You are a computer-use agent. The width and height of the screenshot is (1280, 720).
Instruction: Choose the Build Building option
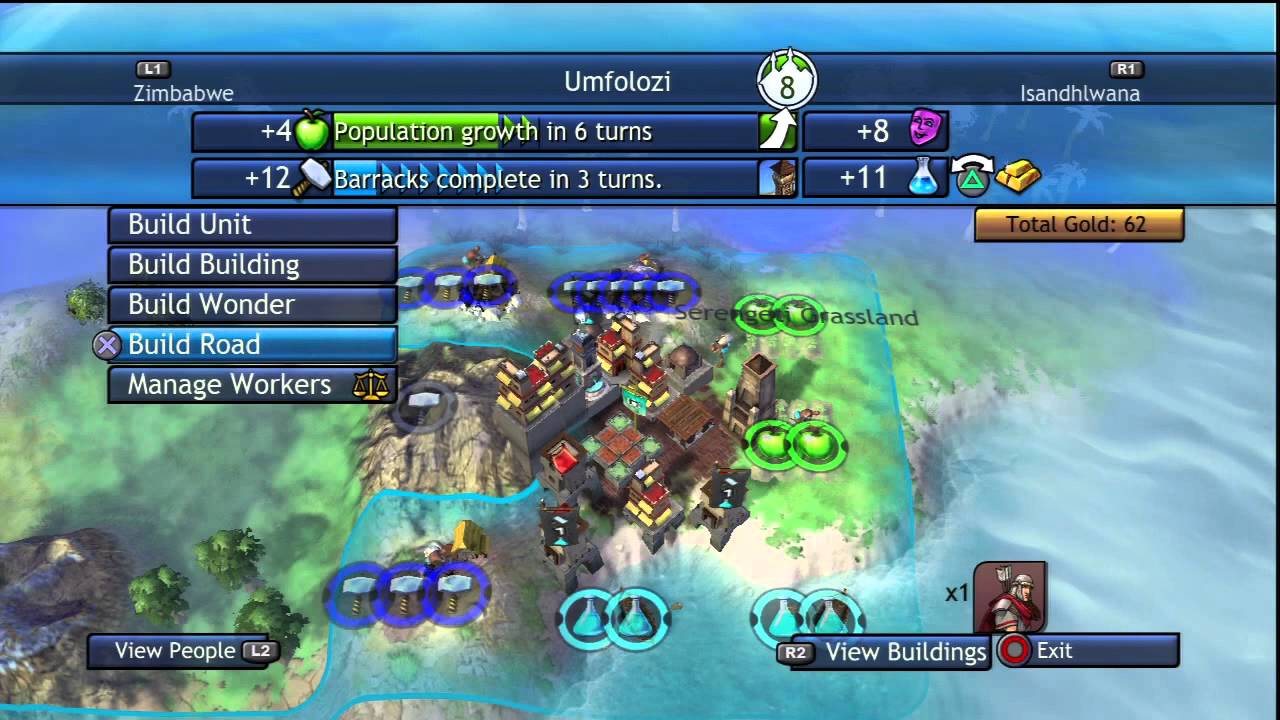[252, 265]
